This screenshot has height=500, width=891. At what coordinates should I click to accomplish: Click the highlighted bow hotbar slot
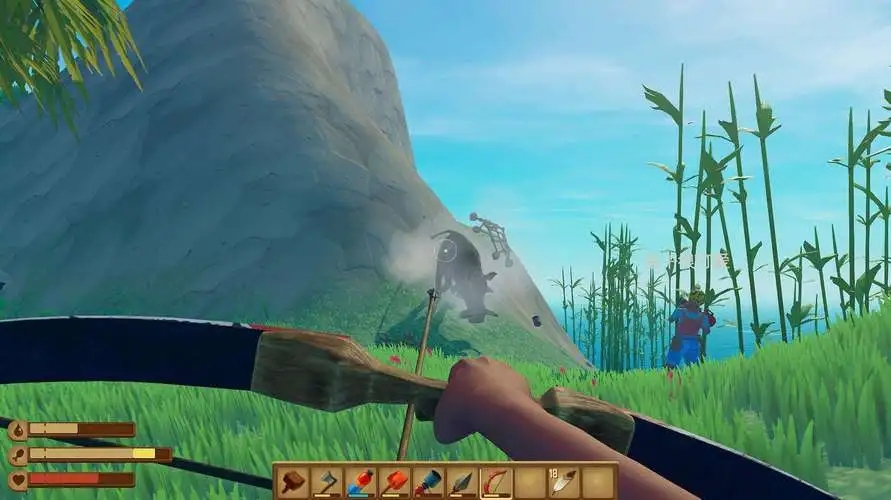496,482
